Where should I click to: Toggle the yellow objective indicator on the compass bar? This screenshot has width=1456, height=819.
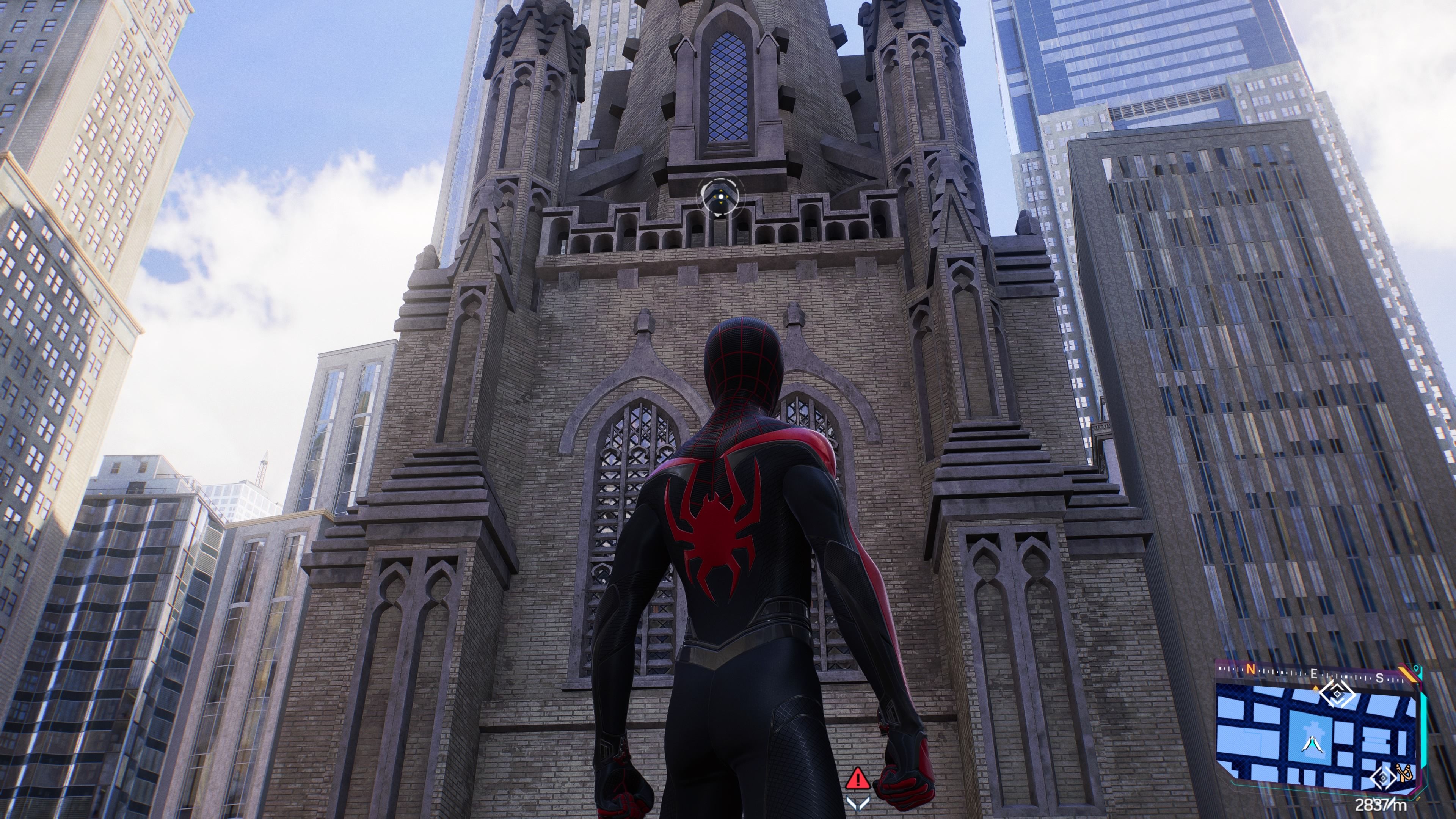(1316, 688)
